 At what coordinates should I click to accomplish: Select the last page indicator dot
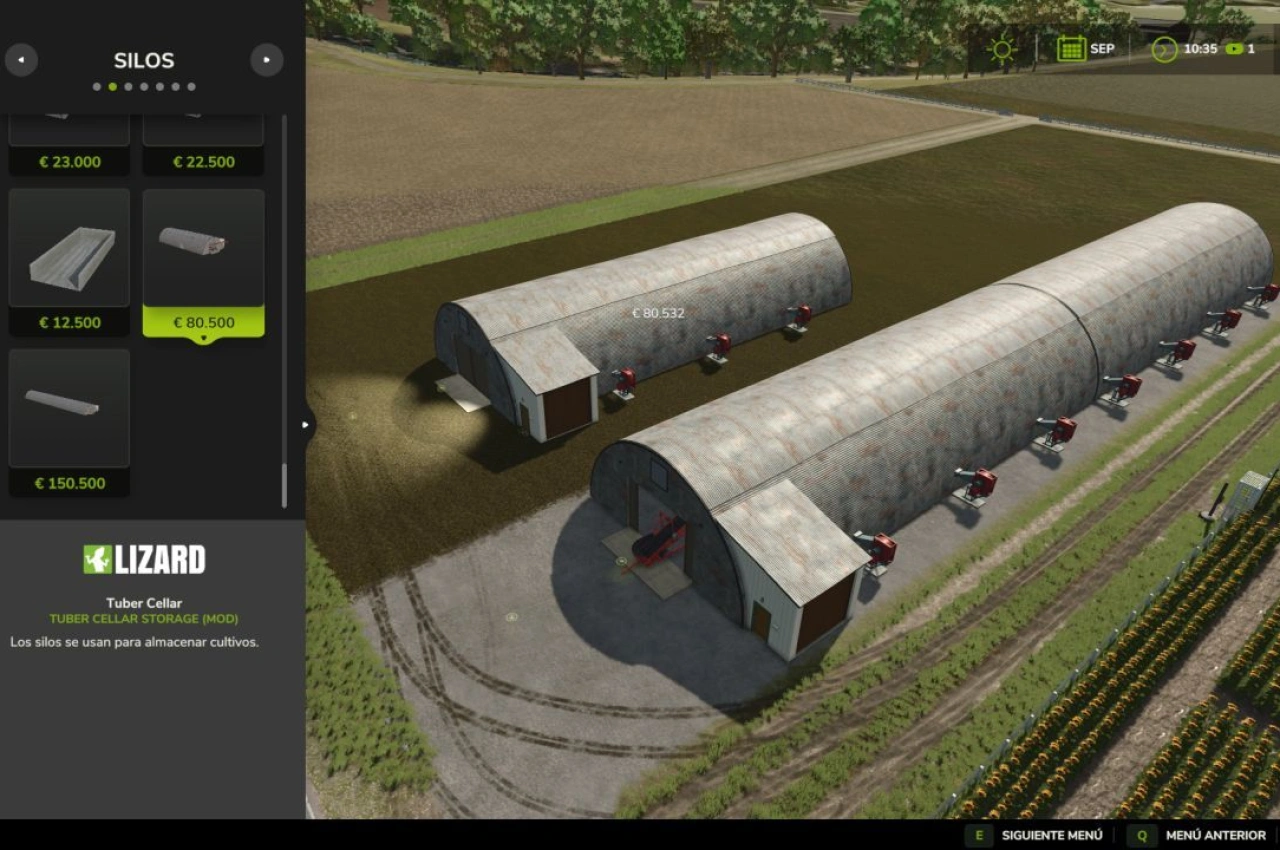point(192,86)
